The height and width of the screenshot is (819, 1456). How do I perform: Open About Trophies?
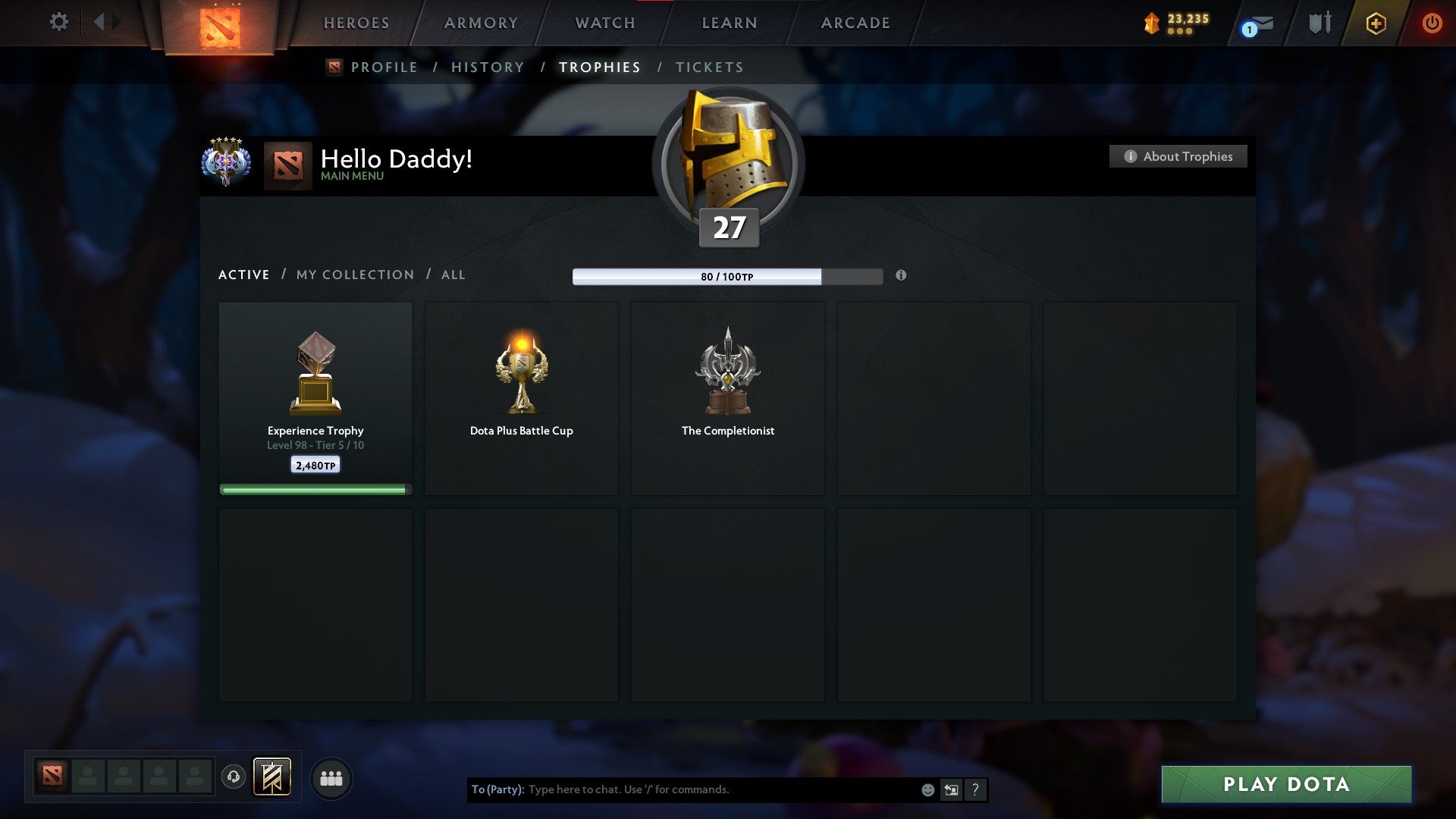1178,156
